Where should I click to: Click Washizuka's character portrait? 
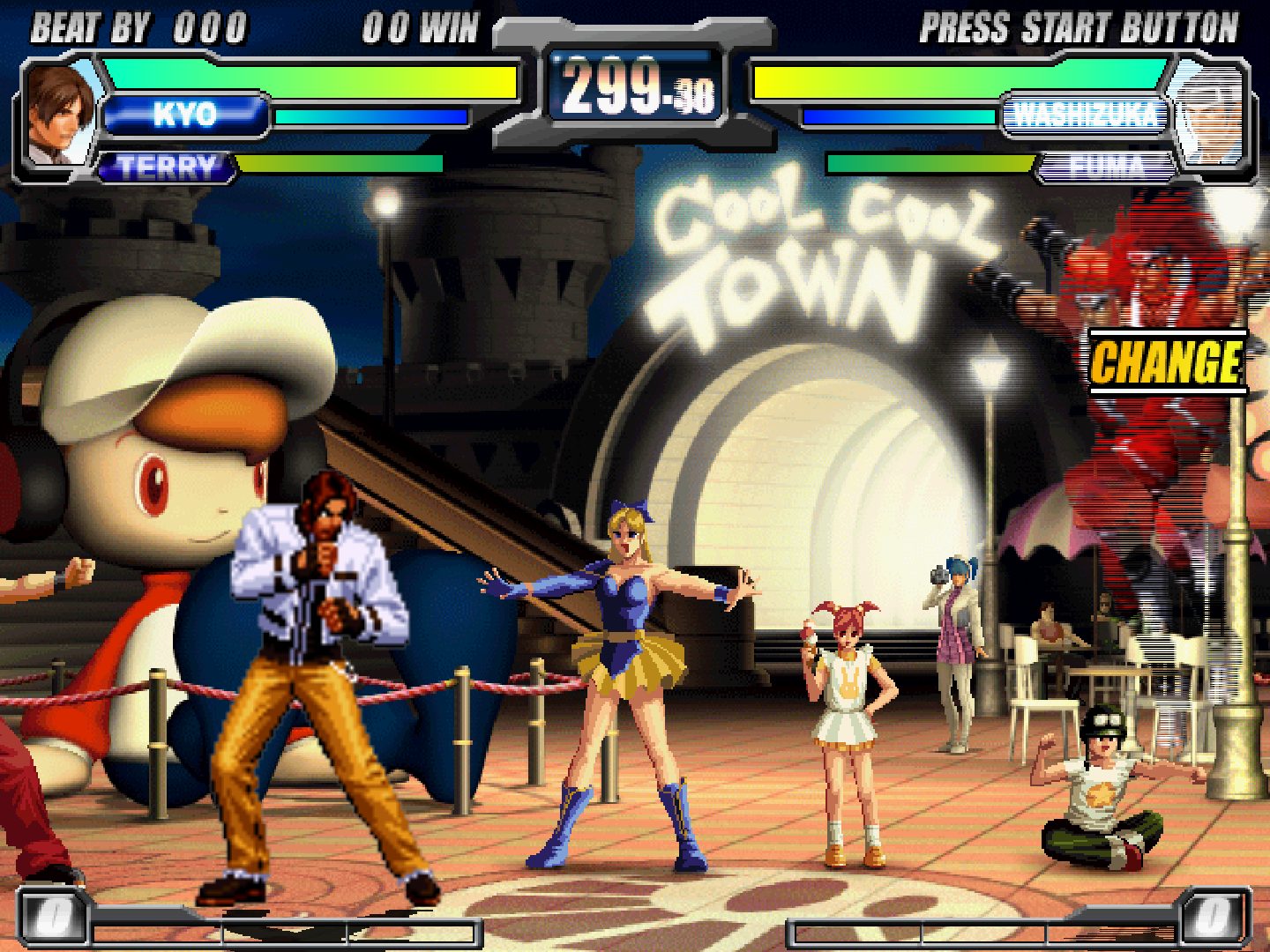click(x=1208, y=115)
